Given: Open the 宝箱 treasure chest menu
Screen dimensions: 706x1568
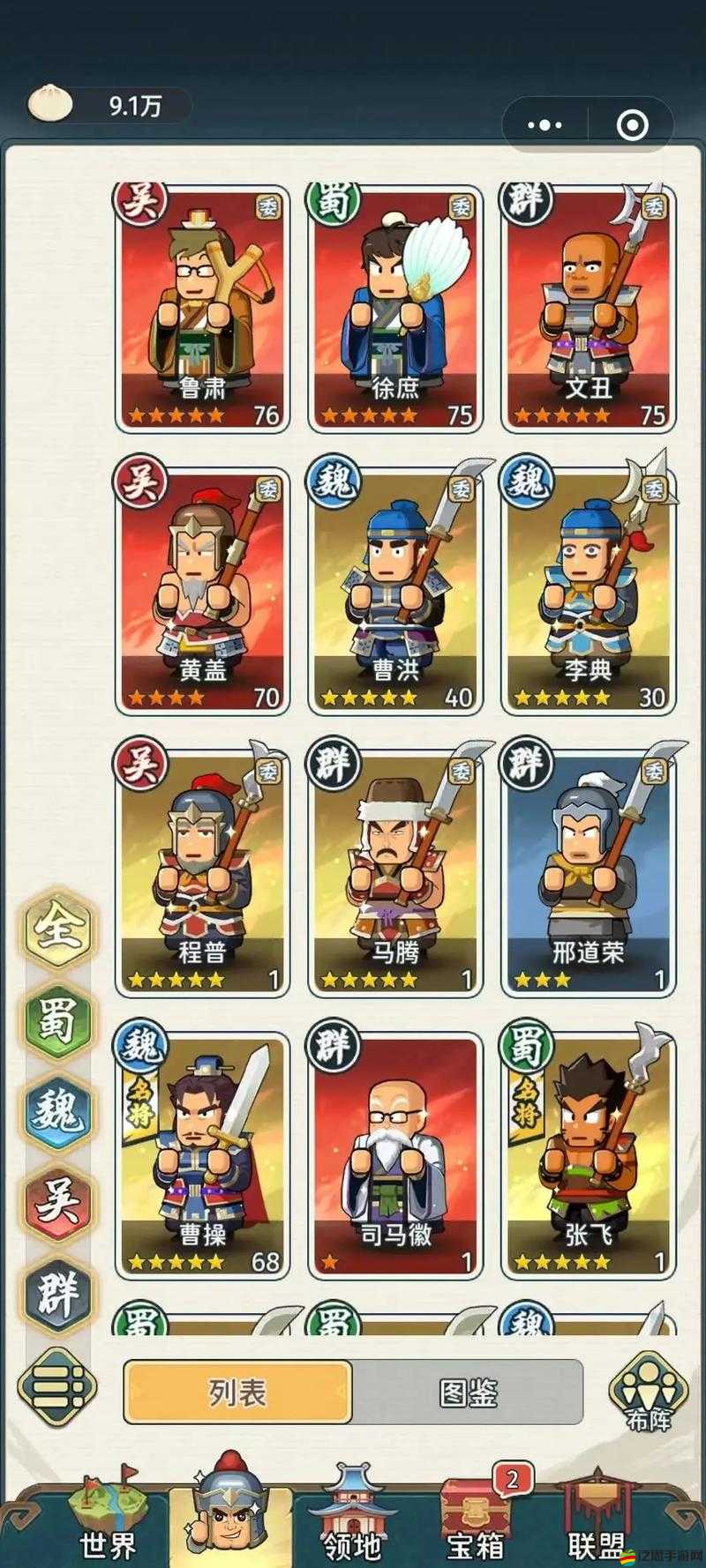Looking at the screenshot, I should pyautogui.click(x=476, y=1517).
